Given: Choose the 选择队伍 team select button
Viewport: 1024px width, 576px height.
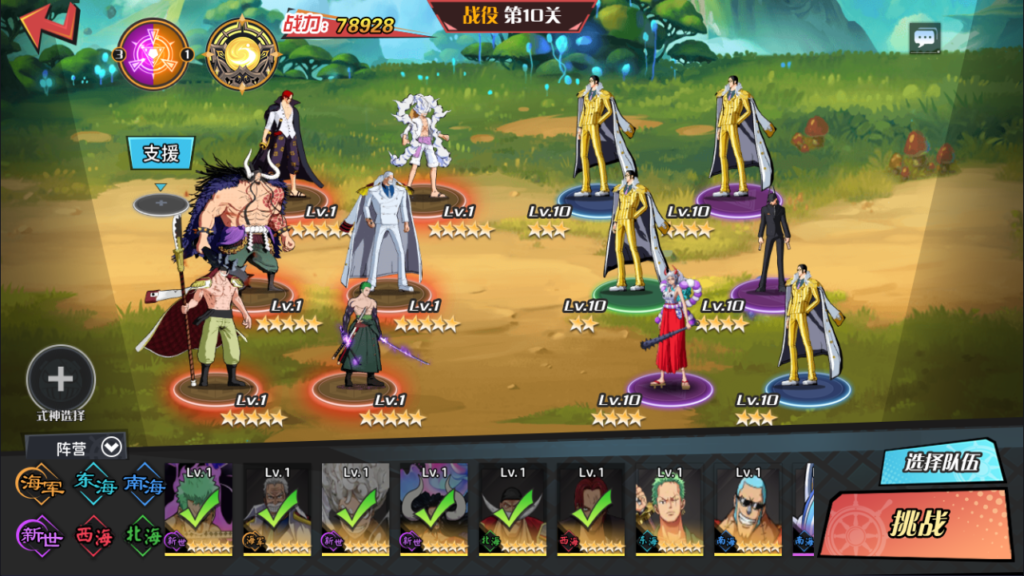Looking at the screenshot, I should (x=939, y=462).
